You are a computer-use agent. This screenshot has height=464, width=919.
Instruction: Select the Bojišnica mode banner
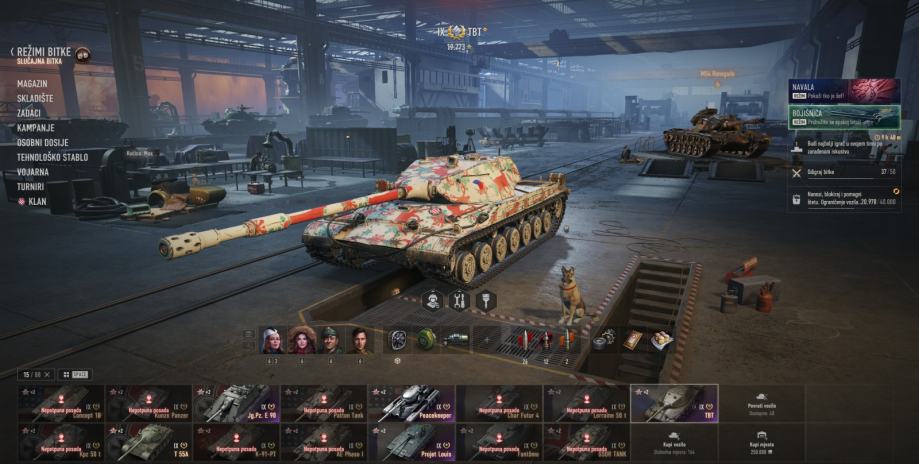pyautogui.click(x=844, y=117)
